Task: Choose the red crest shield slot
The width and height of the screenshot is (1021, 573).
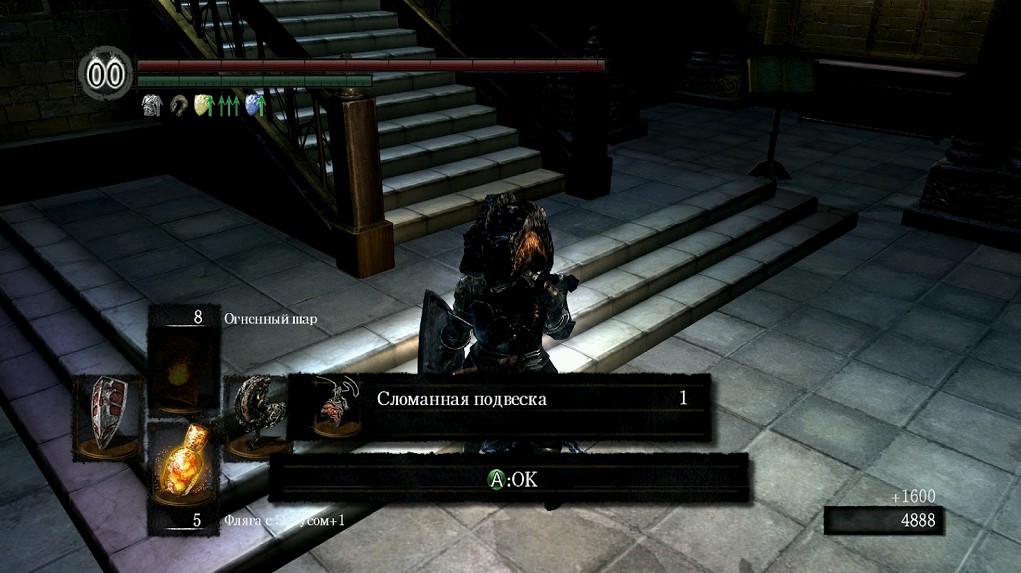Action: pyautogui.click(x=108, y=416)
